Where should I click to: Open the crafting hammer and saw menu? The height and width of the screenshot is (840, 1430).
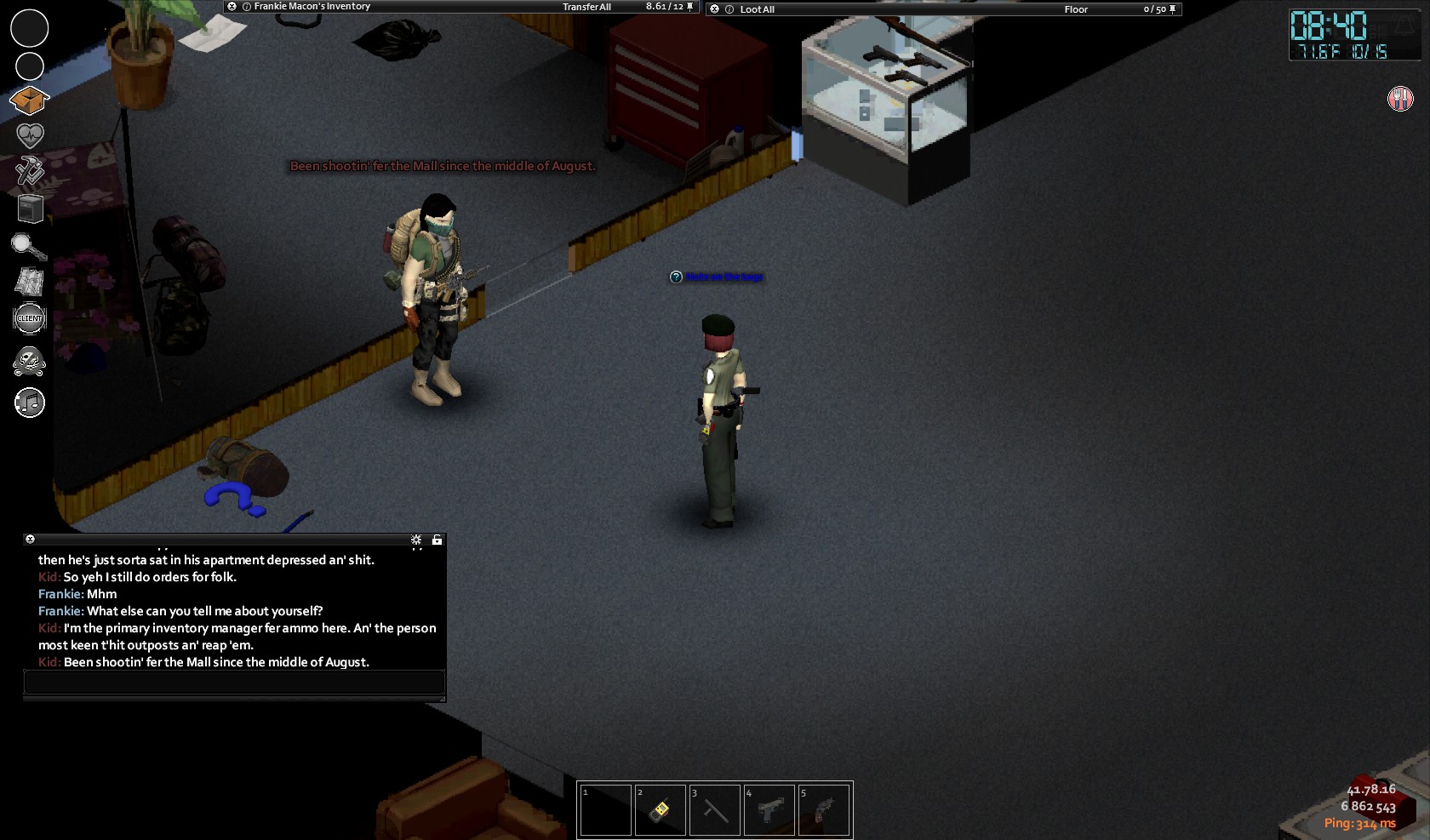(x=30, y=171)
